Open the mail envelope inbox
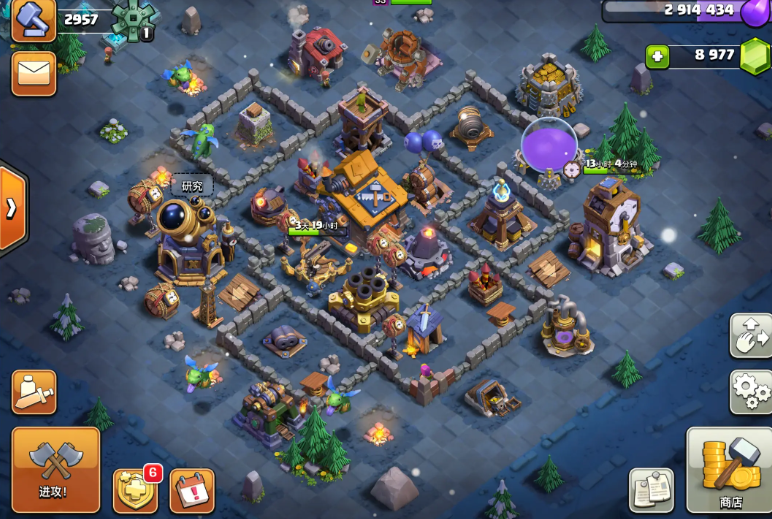Screen dimensions: 772x519 pos(33,73)
